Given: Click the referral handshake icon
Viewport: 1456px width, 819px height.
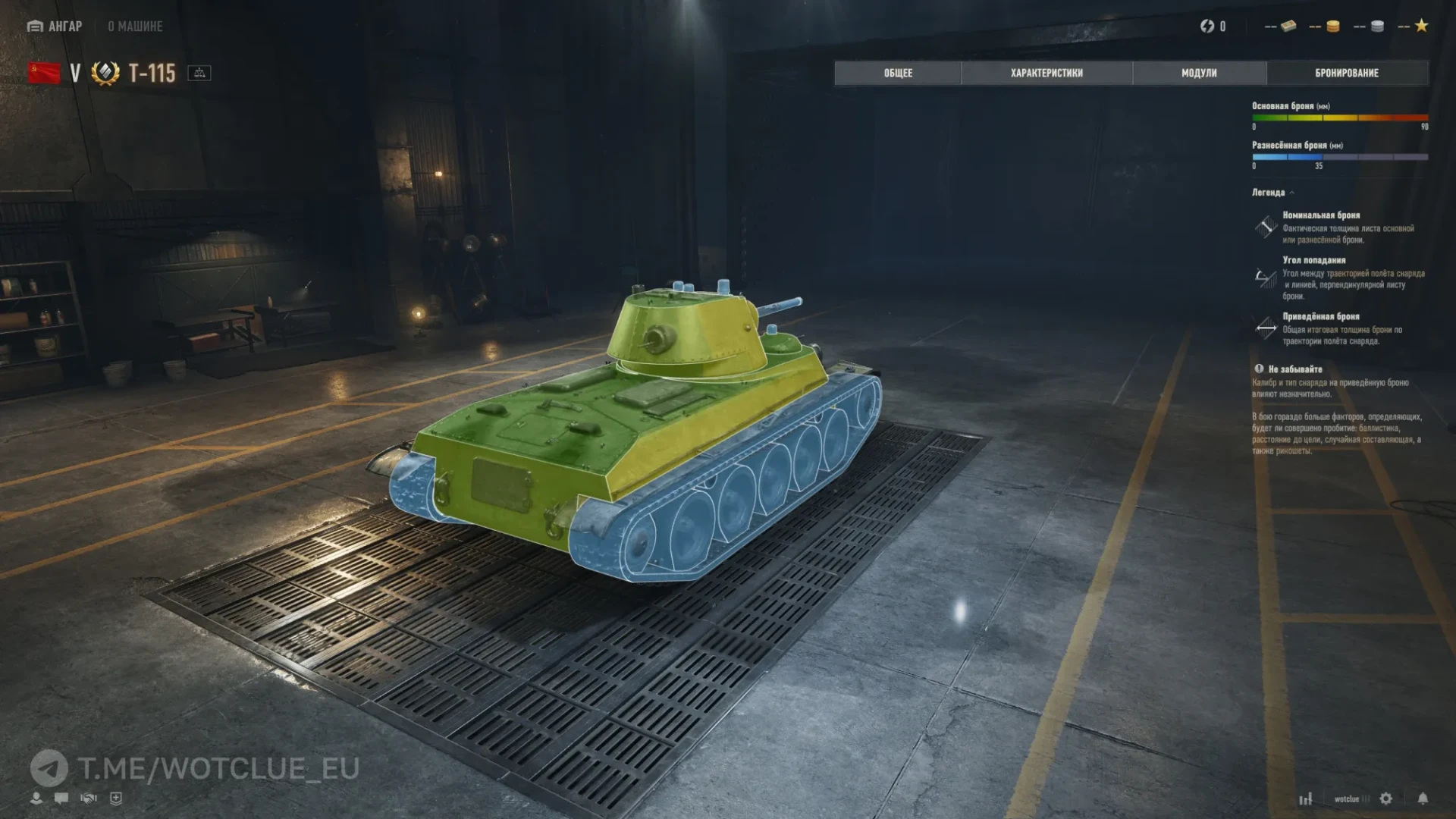Looking at the screenshot, I should tap(89, 798).
